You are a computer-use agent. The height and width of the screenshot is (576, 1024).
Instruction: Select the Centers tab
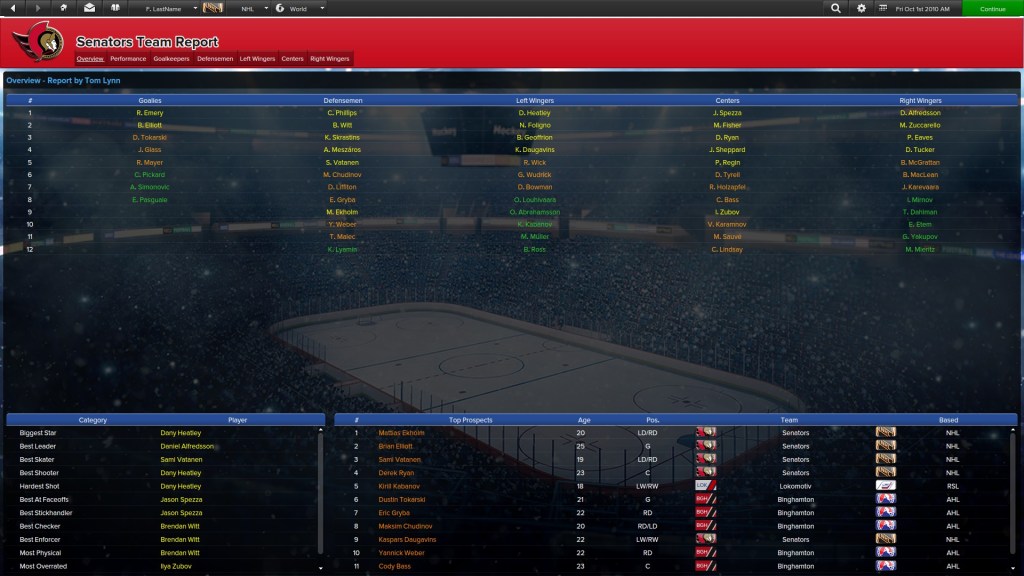[292, 59]
